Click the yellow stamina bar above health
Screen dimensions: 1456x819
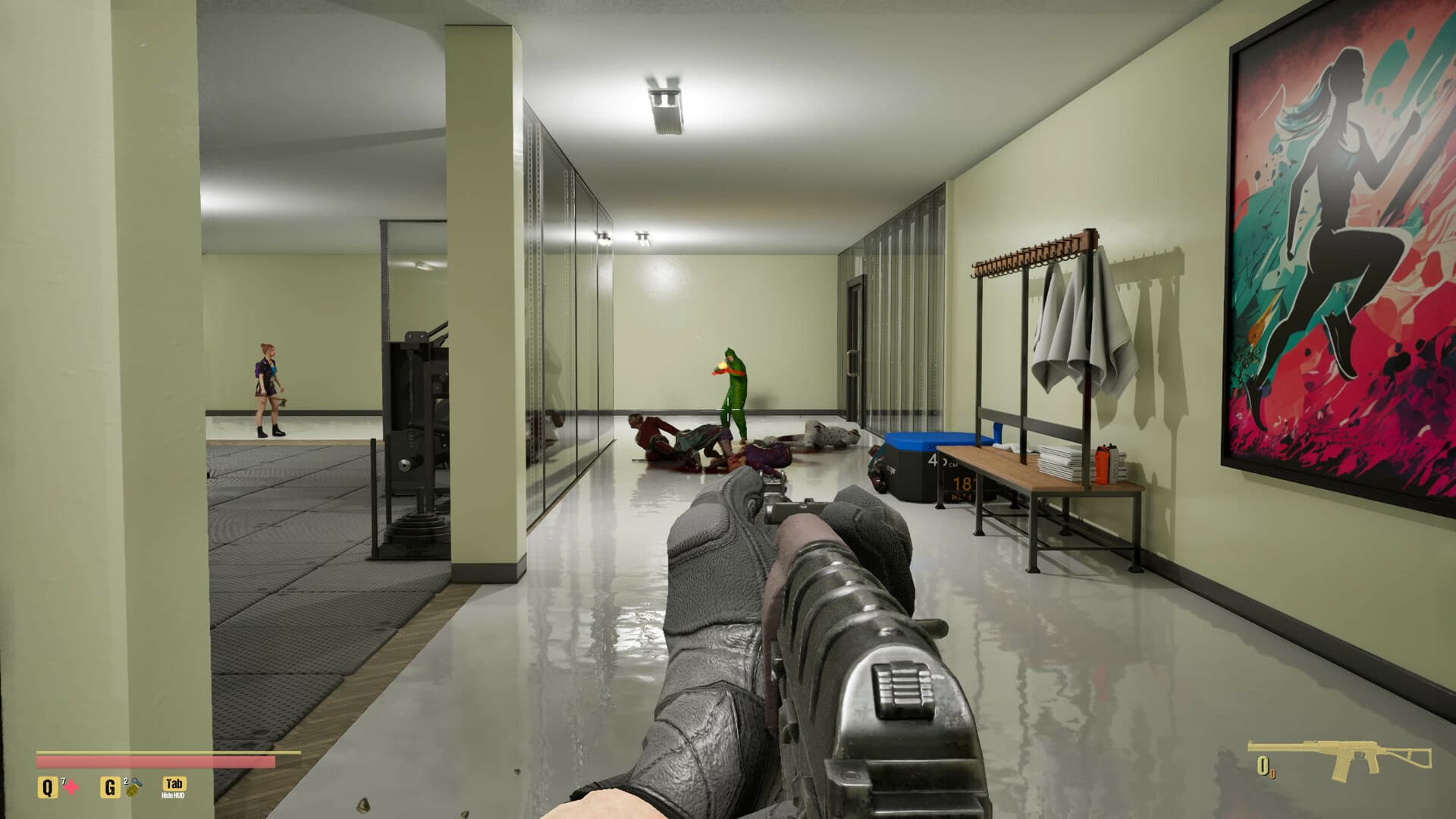coord(152,752)
